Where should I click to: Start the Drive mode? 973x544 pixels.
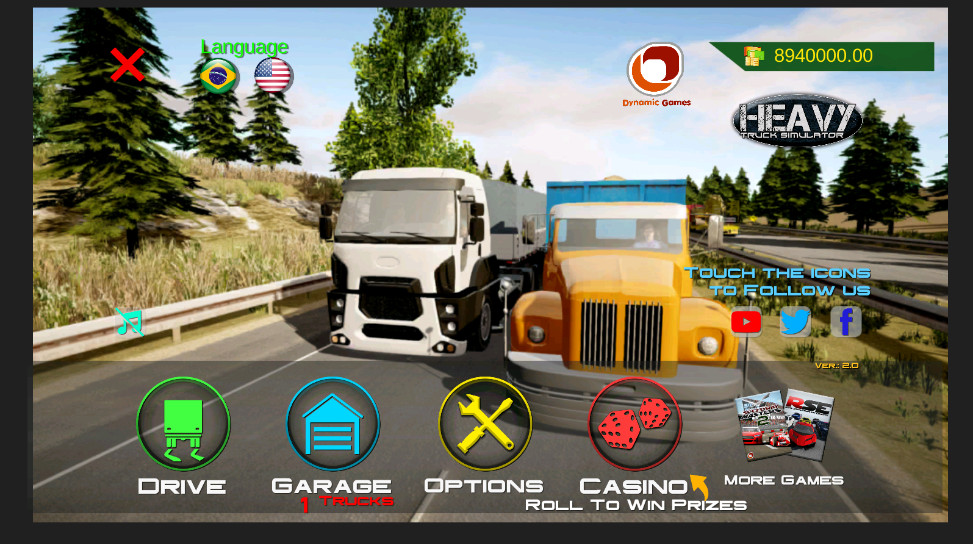point(183,424)
